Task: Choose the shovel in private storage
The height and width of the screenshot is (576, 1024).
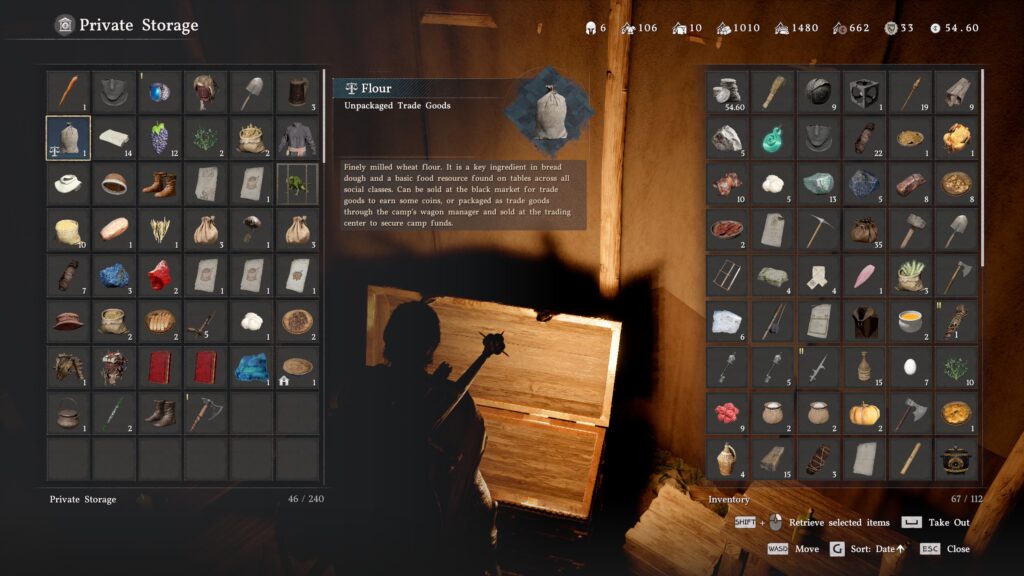Action: 251,92
